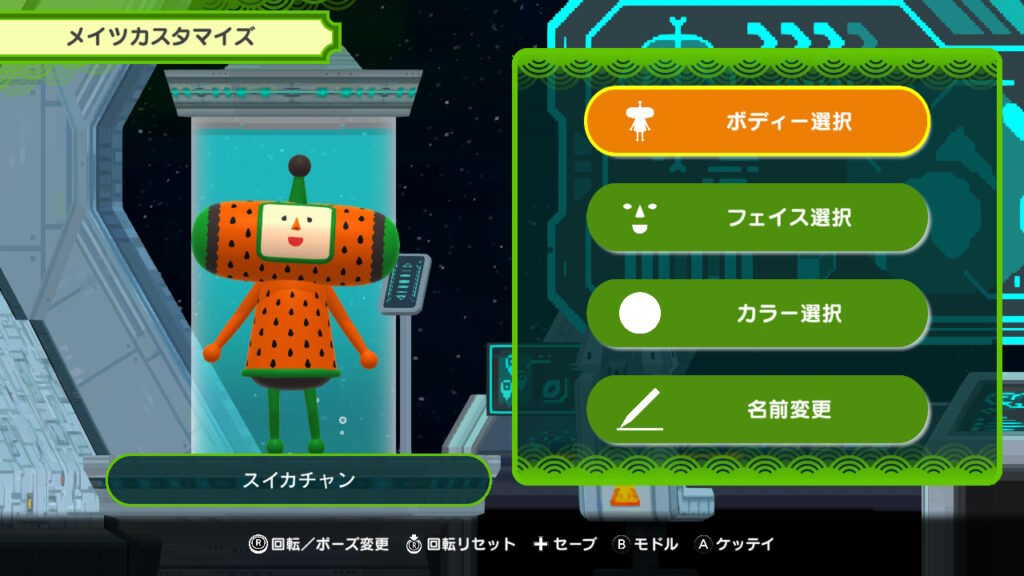
Task: Choose the カラー選択 color option
Action: (757, 313)
